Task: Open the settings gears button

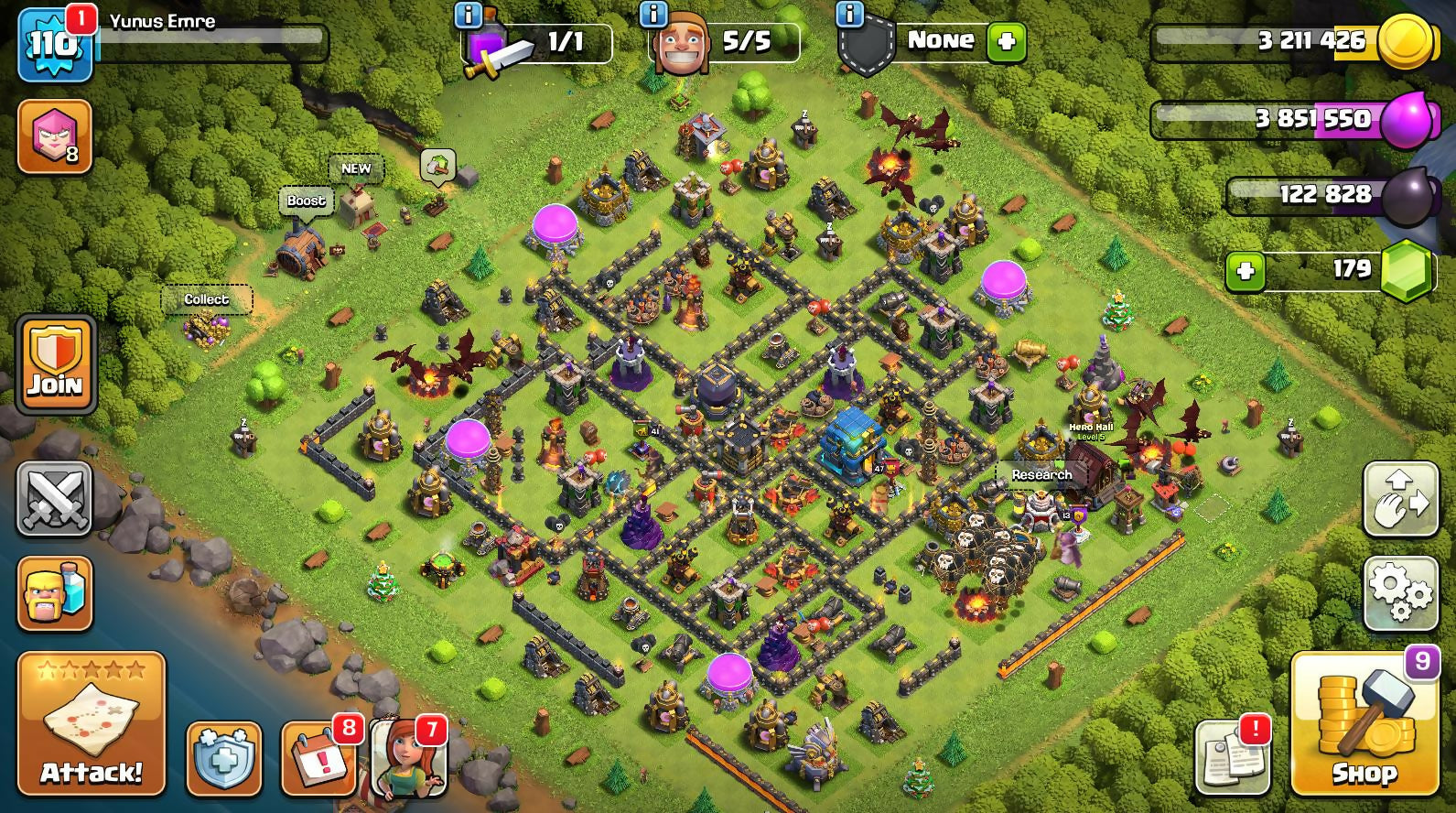Action: 1399,592
